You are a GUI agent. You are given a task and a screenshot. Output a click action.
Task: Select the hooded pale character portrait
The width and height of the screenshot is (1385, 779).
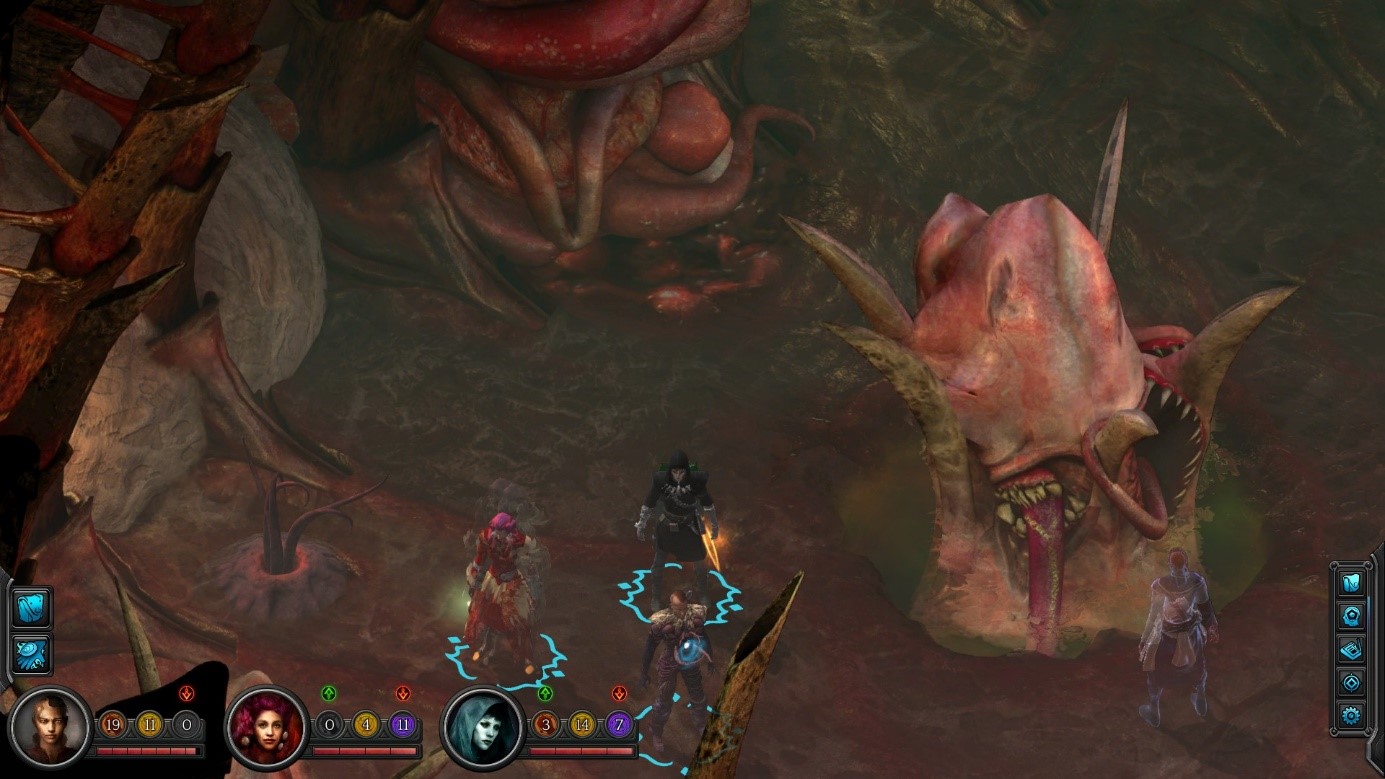tap(484, 727)
